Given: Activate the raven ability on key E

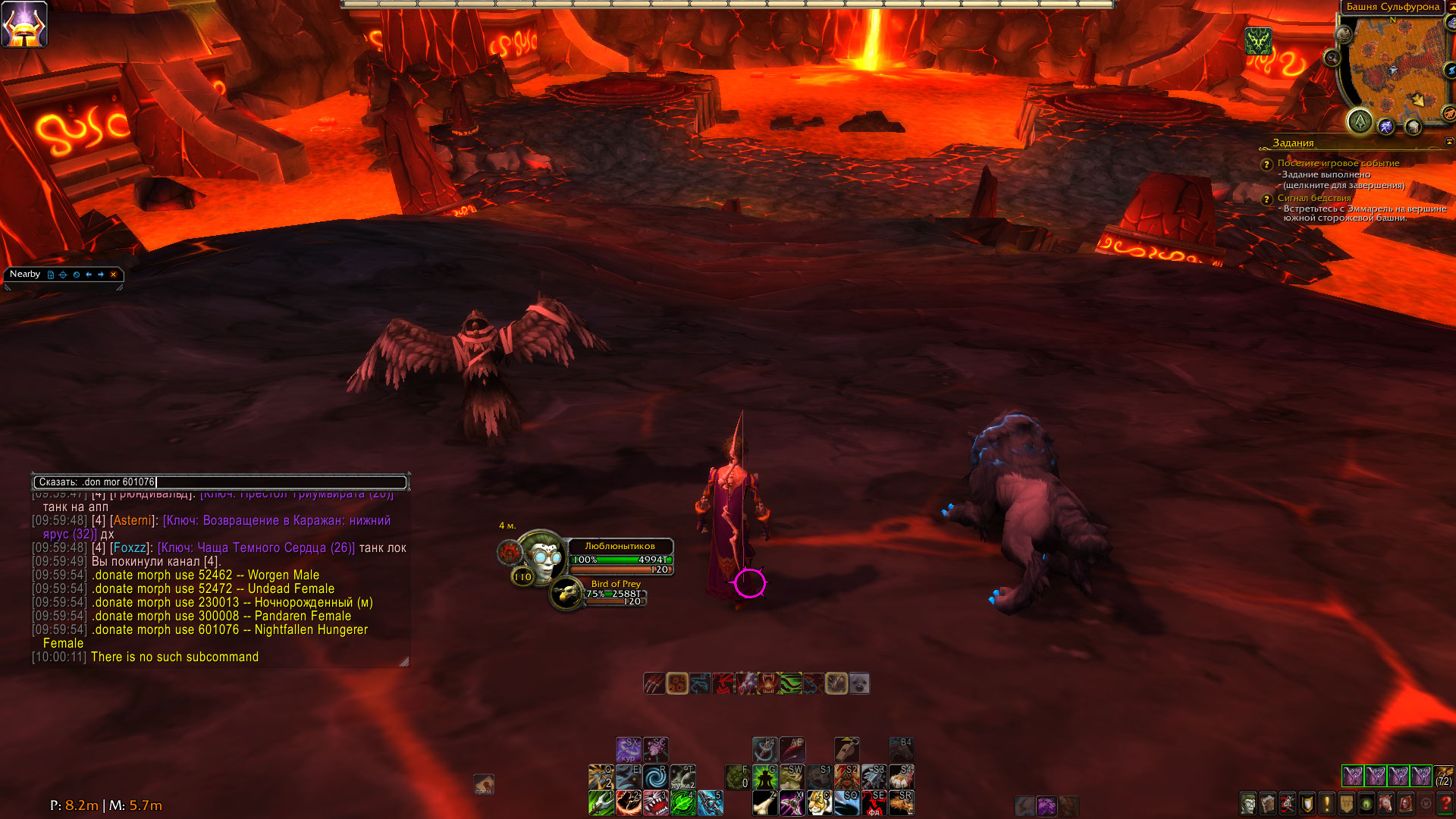Looking at the screenshot, I should pyautogui.click(x=628, y=777).
